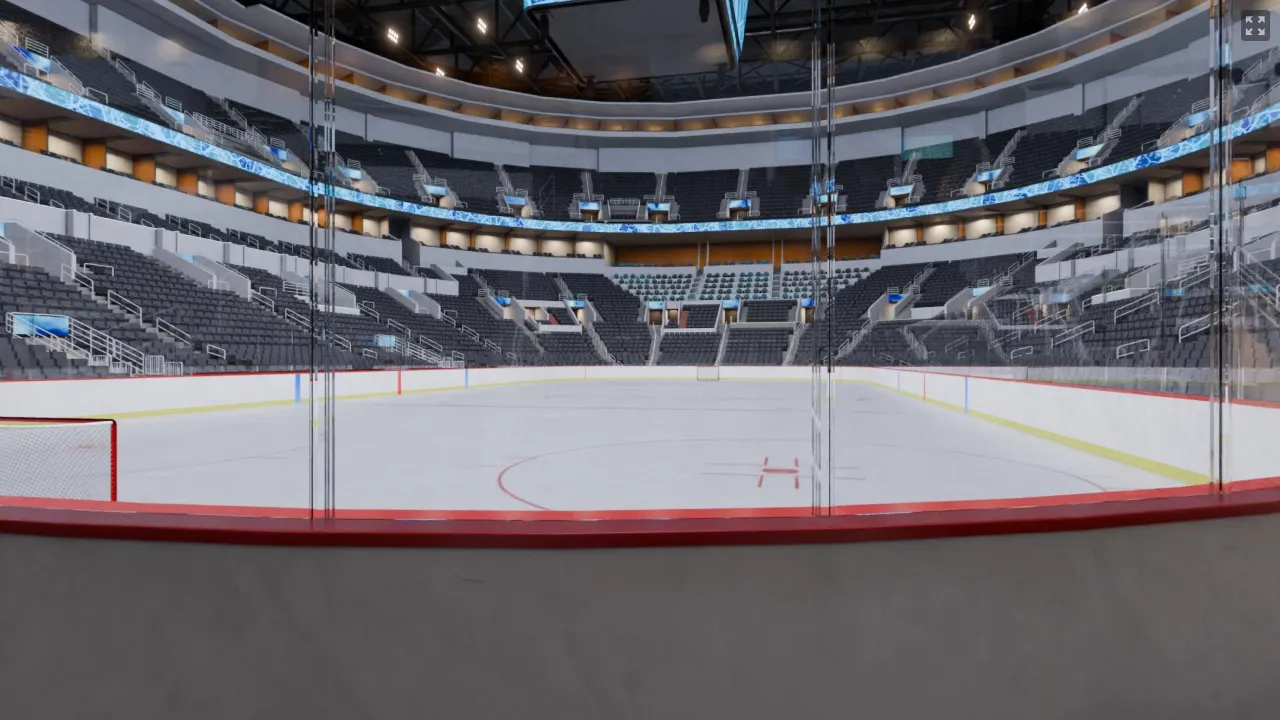Click the bottom-right arrow of the fullscreen control
1280x720 pixels.
[x=1260, y=31]
